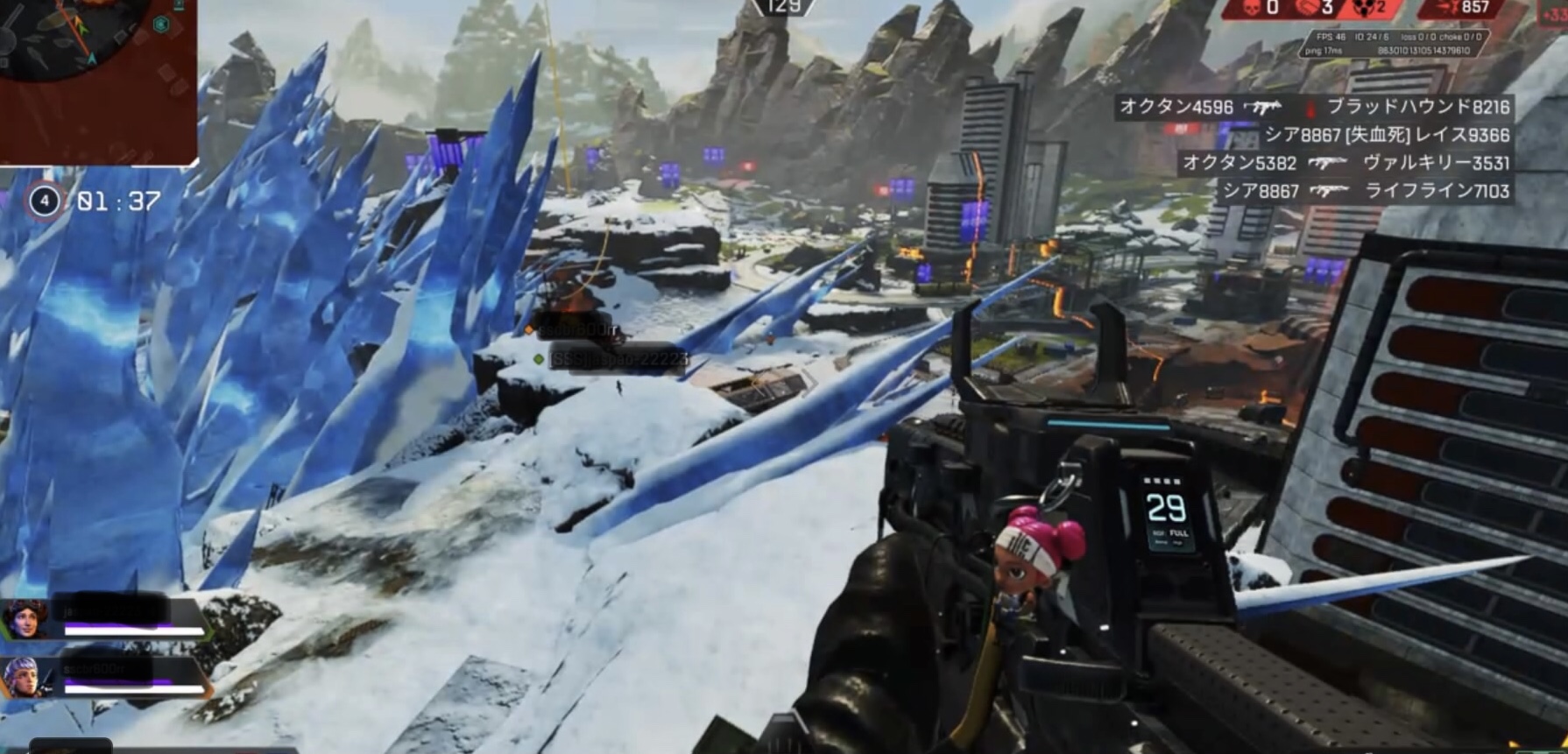
Task: Click the レイス9366 失血死 kill feed row
Action: pyautogui.click(x=1387, y=136)
